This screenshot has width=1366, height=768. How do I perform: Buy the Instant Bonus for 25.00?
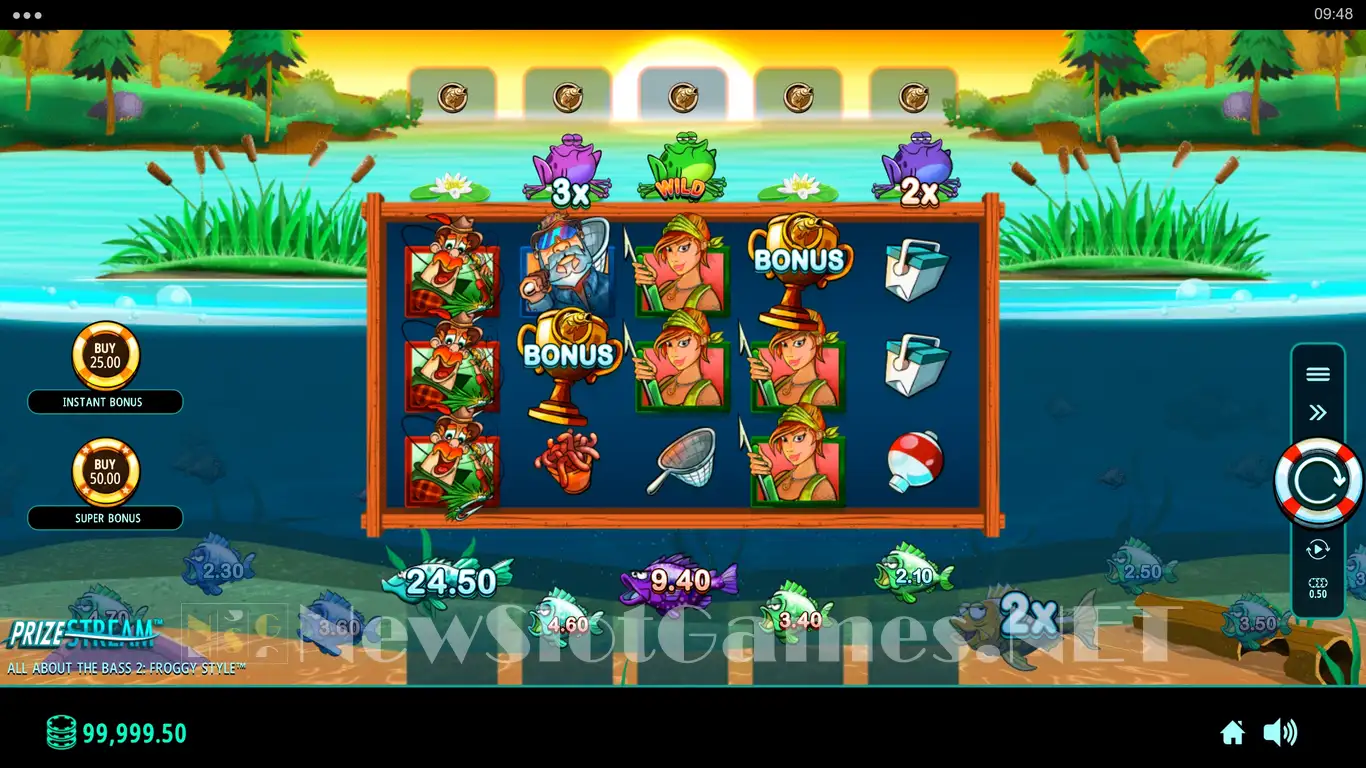pyautogui.click(x=105, y=356)
